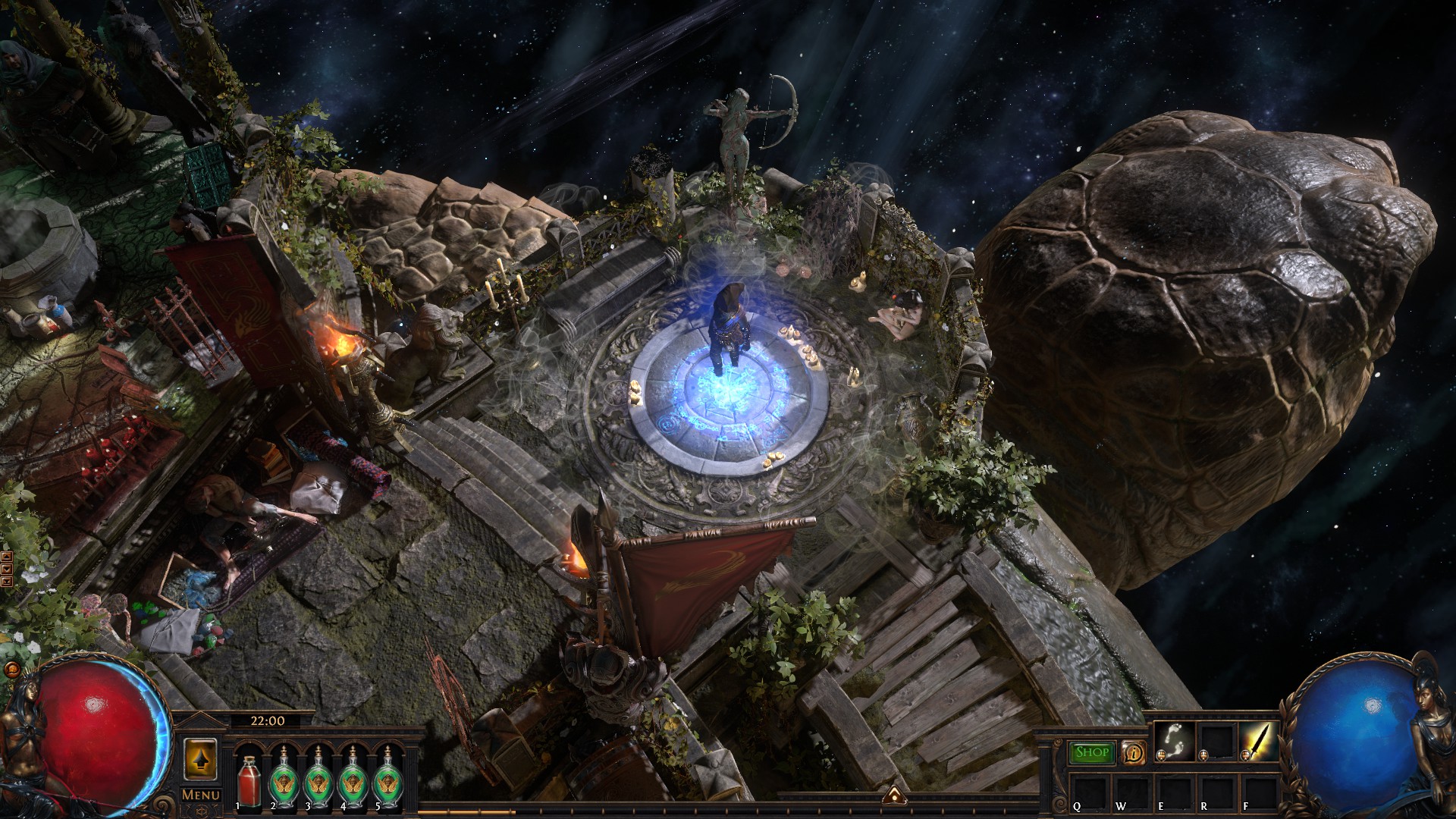Select the footprints move skill
The width and height of the screenshot is (1456, 819).
point(1175,741)
